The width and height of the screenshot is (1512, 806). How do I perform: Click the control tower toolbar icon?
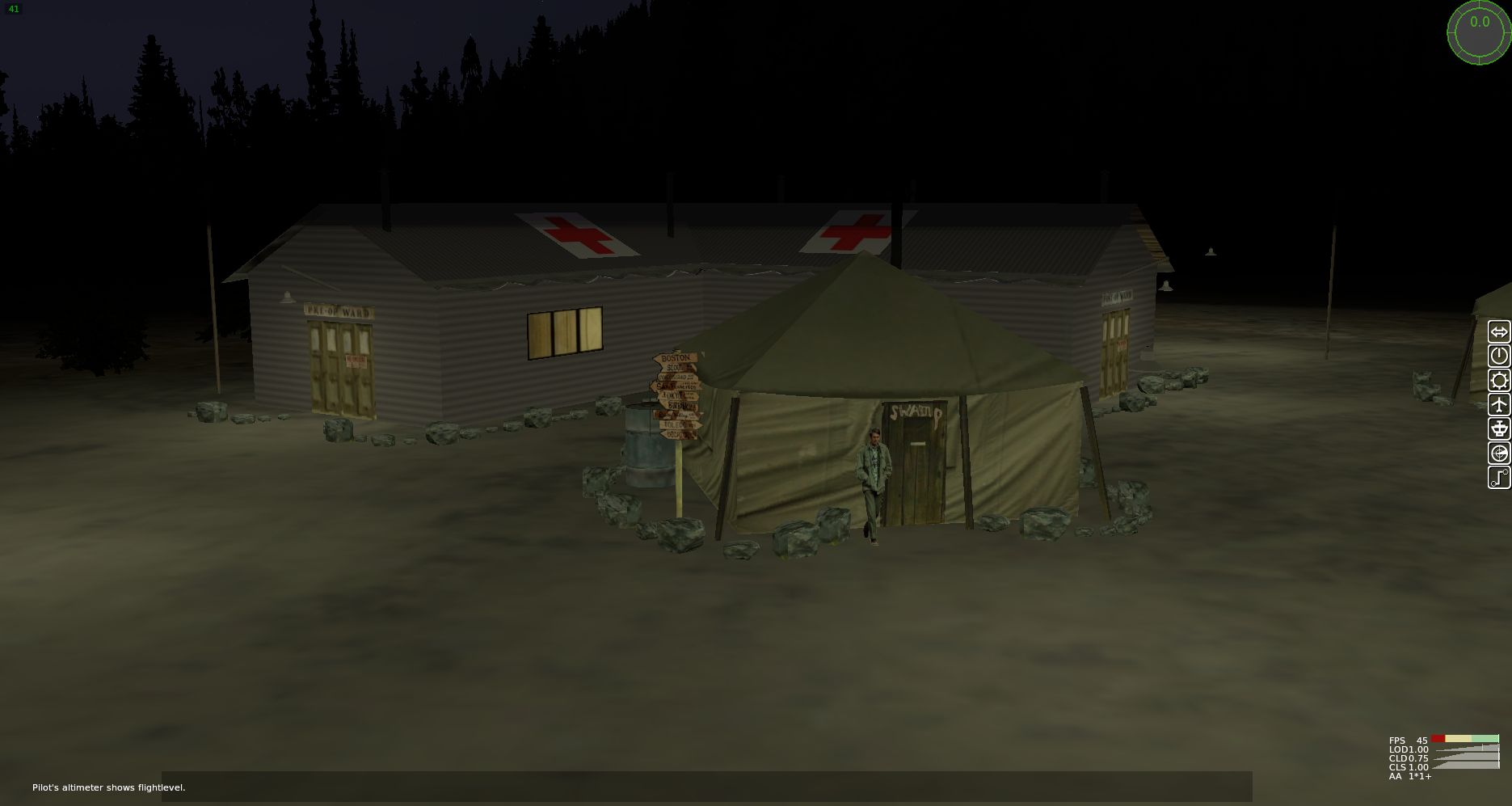click(1499, 429)
